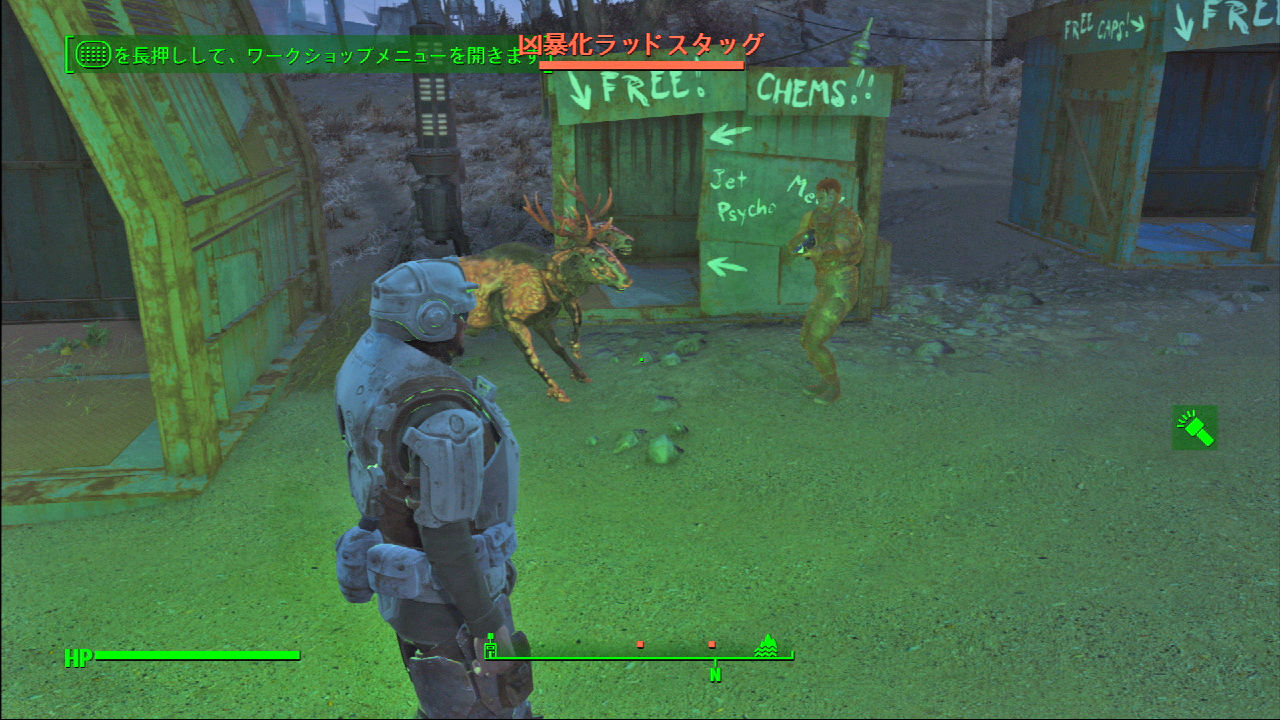This screenshot has height=720, width=1280.
Task: Click the rightmost red enemy marker on the compass
Action: point(712,644)
